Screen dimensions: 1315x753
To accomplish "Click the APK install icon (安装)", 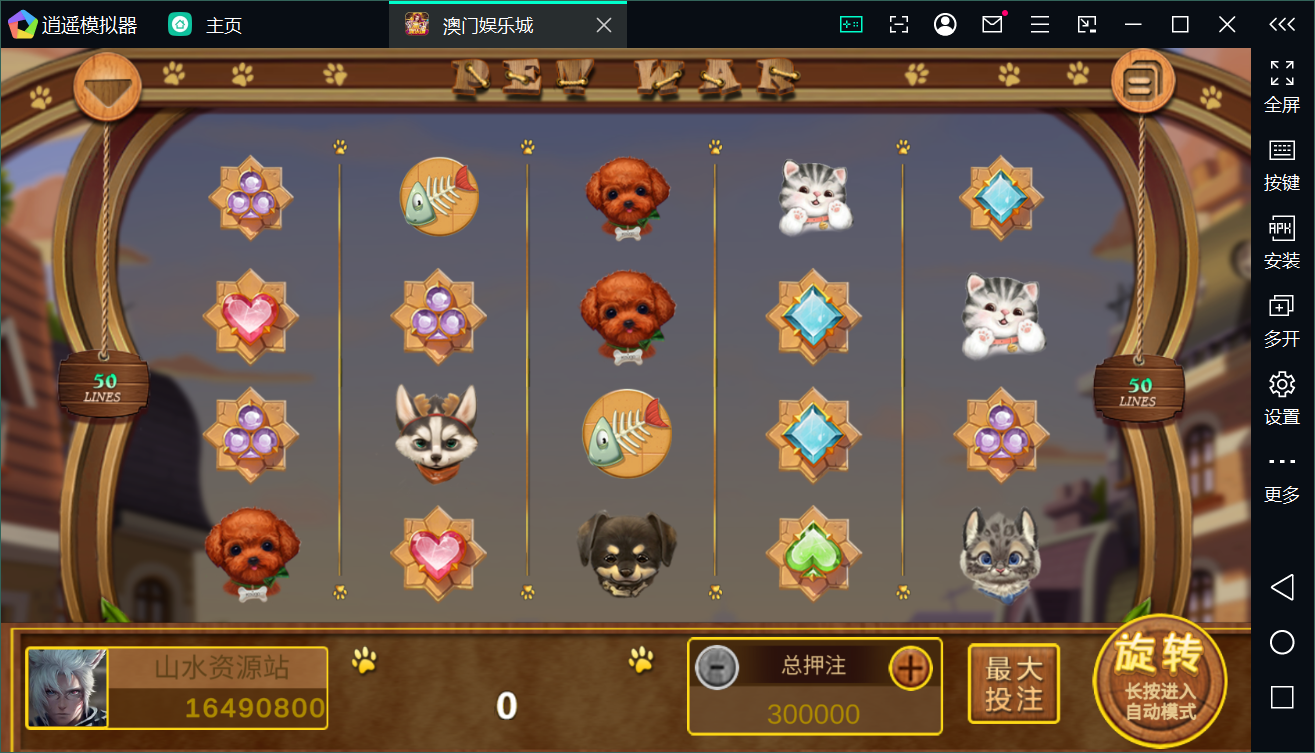I will coord(1282,232).
